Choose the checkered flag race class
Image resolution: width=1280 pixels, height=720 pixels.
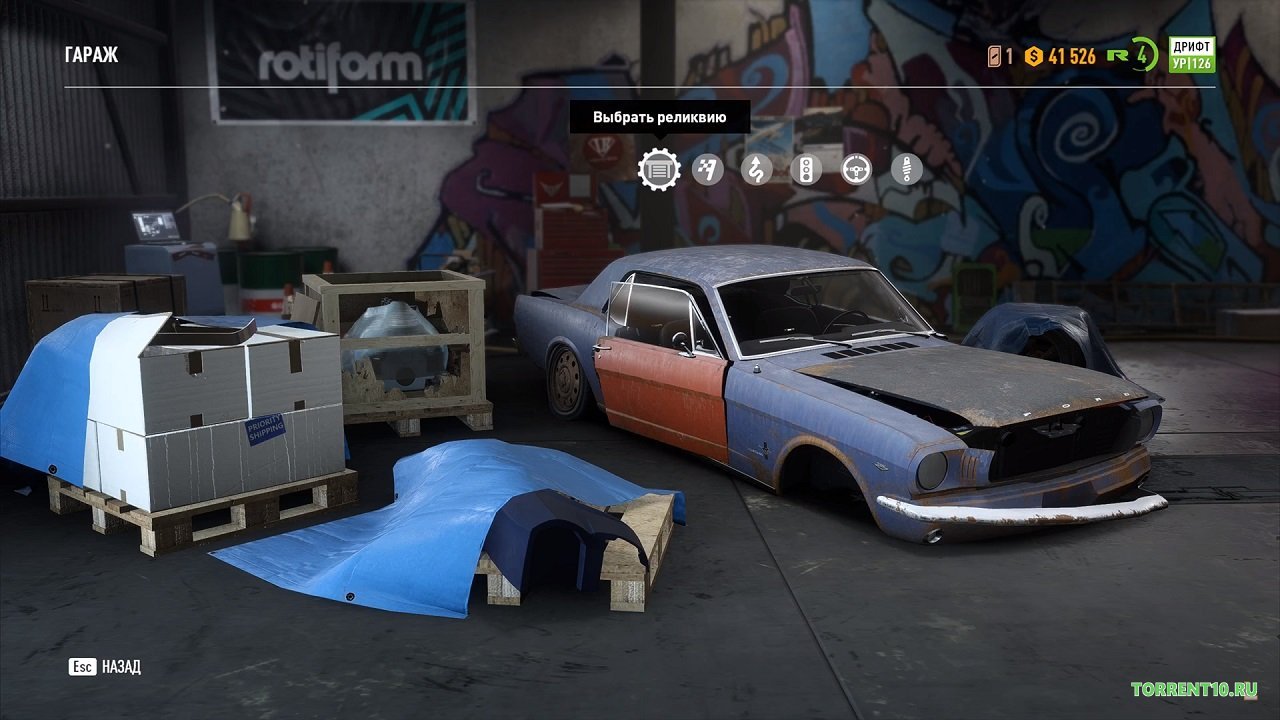pyautogui.click(x=708, y=170)
